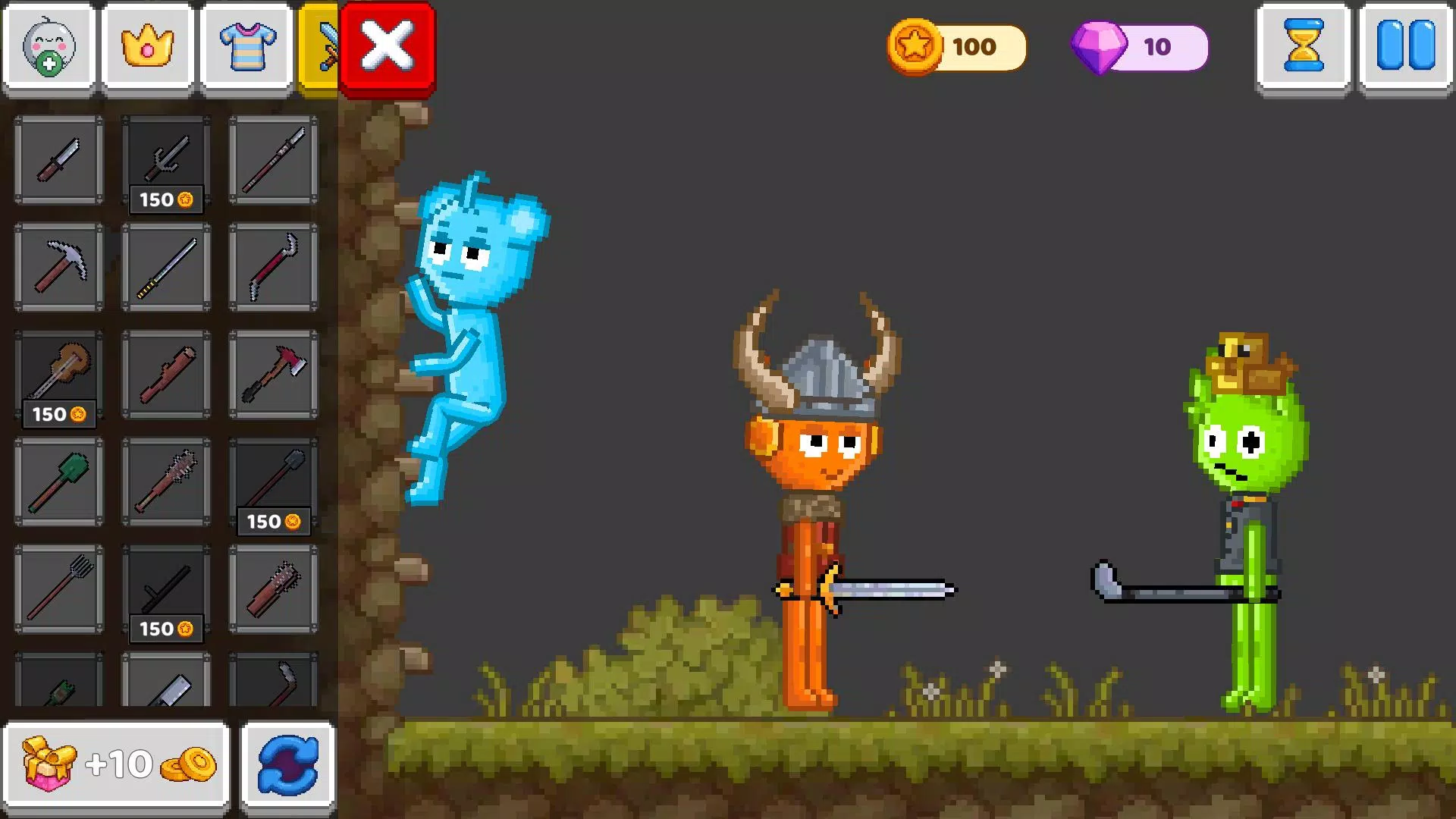This screenshot has height=819, width=1456.
Task: Click the purple gem counter
Action: click(x=1137, y=47)
